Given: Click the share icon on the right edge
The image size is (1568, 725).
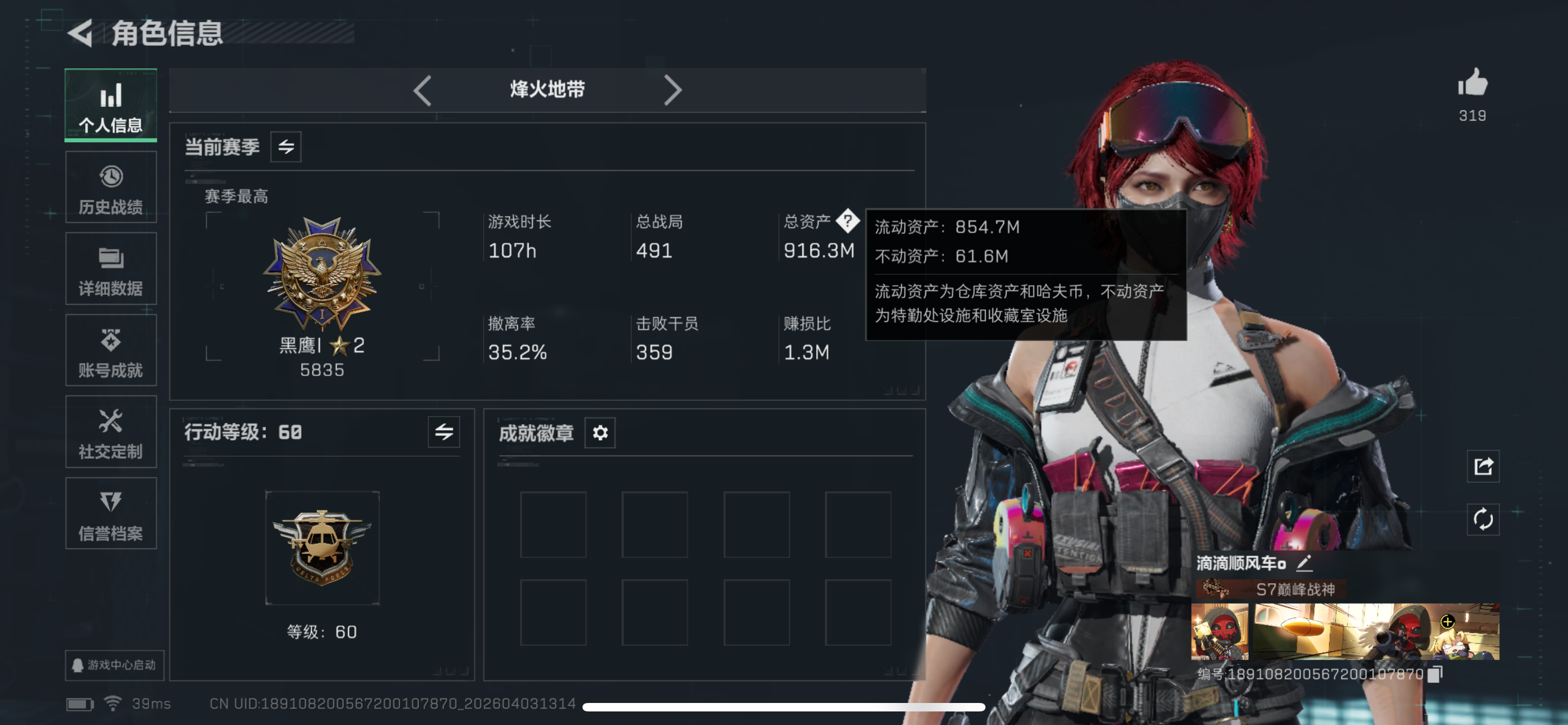Looking at the screenshot, I should [1482, 467].
